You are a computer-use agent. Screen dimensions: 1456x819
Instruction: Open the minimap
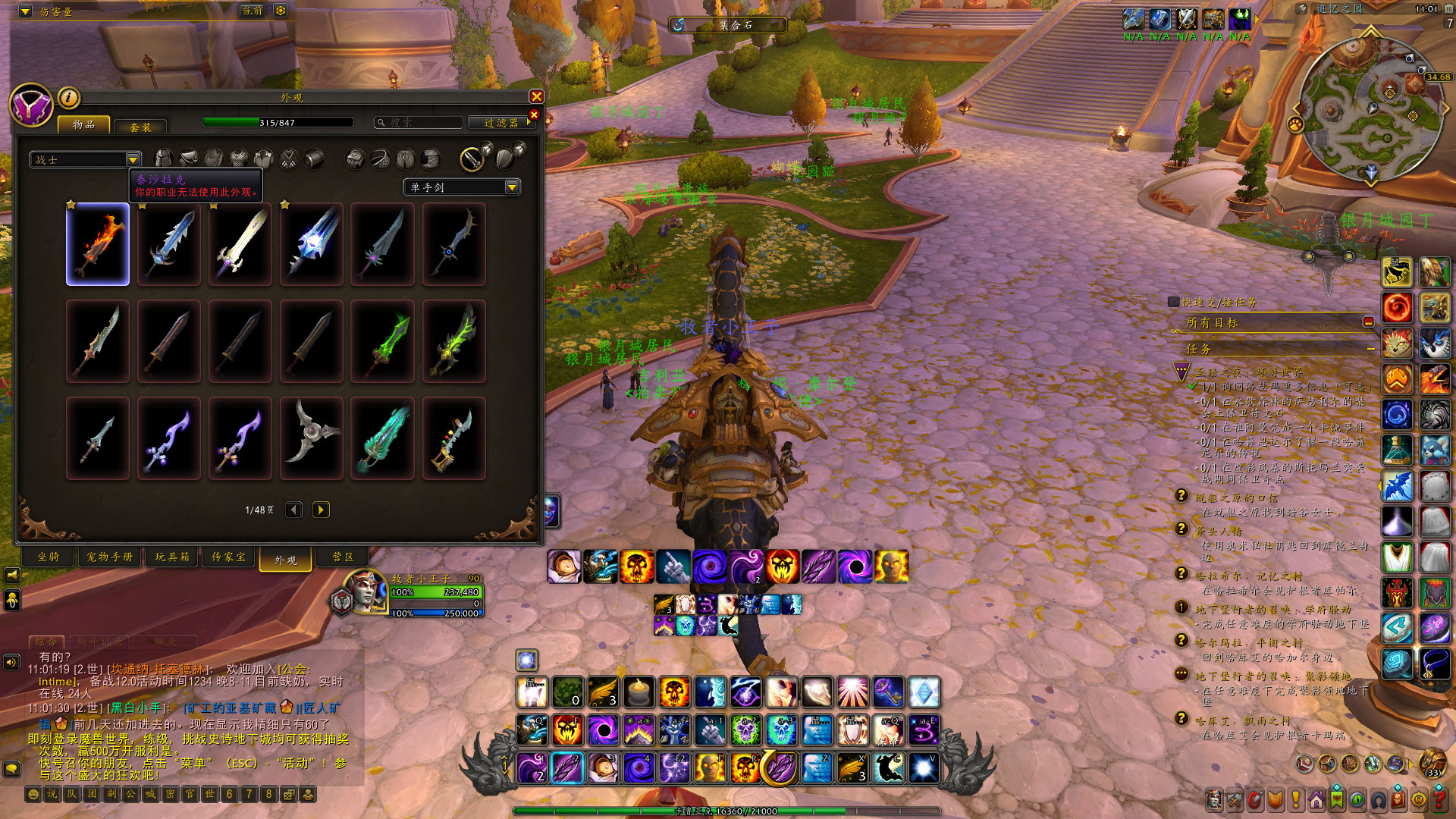[1370, 110]
